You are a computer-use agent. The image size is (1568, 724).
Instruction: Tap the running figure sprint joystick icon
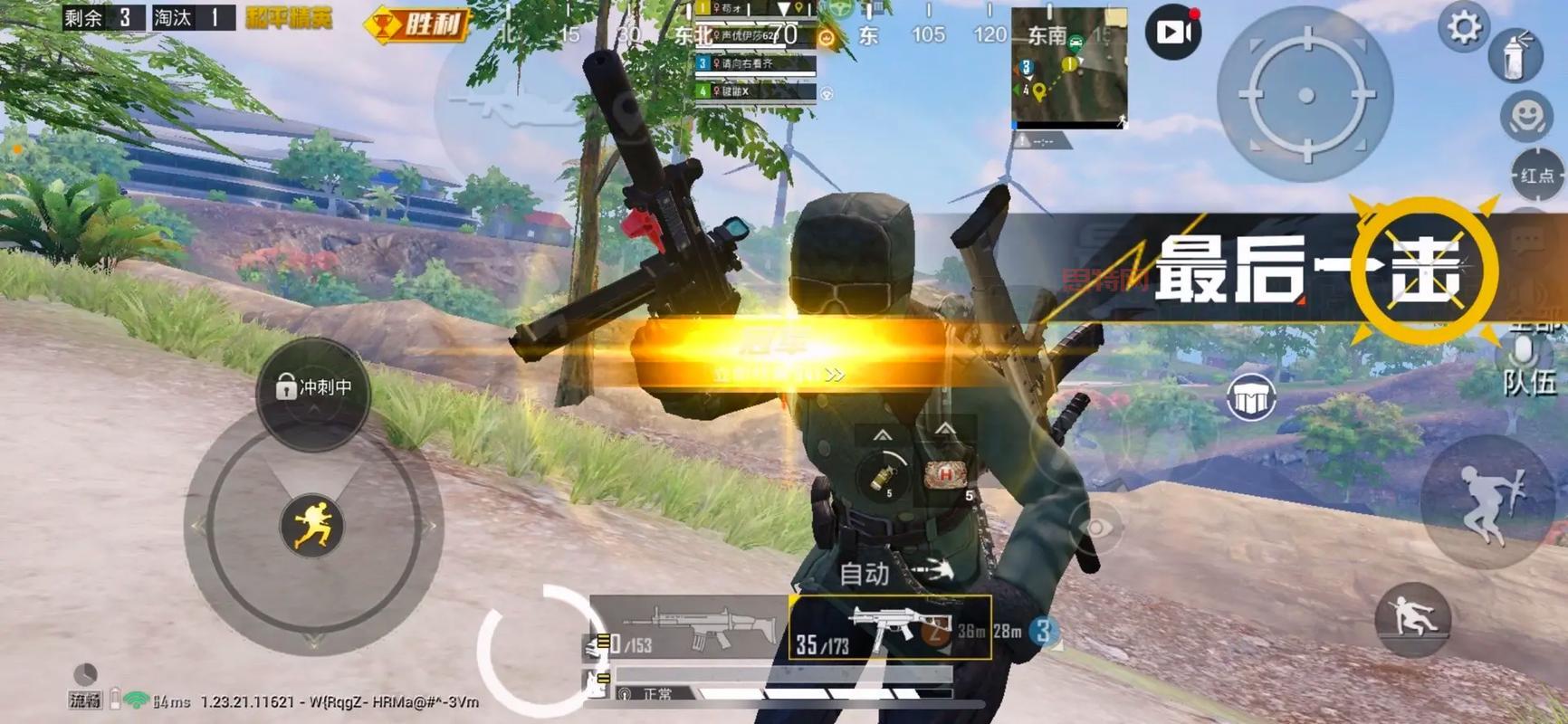312,525
